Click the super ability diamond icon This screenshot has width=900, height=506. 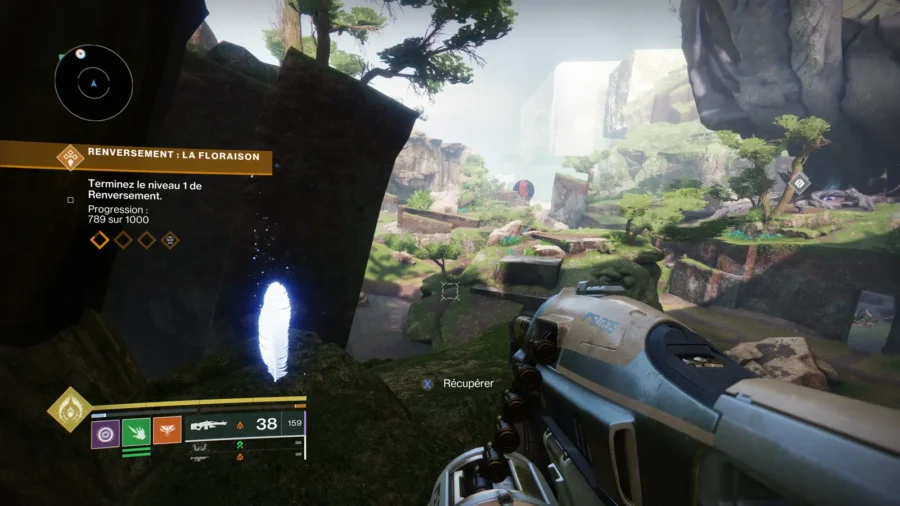coord(69,409)
